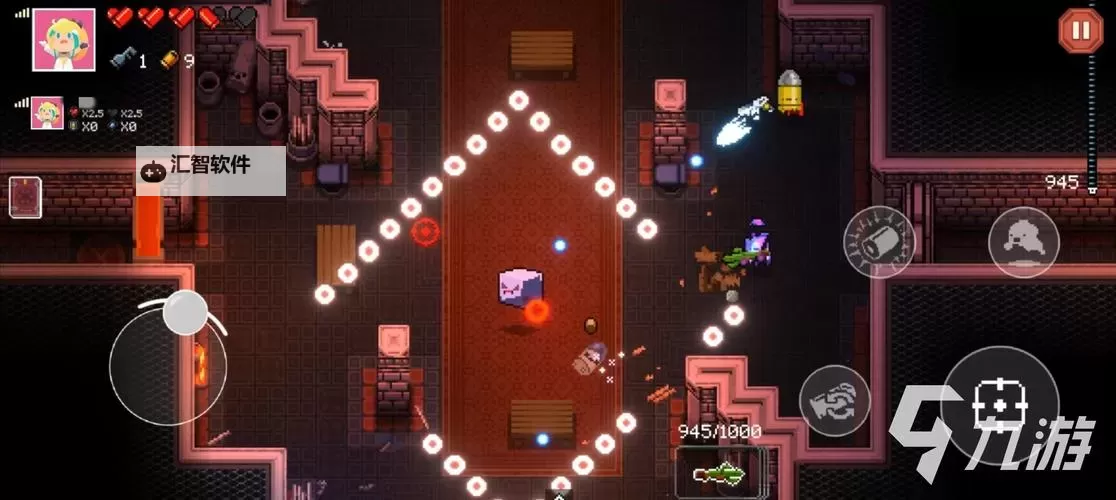Image resolution: width=1116 pixels, height=500 pixels.
Task: Open the red card item slot
Action: coord(25,197)
